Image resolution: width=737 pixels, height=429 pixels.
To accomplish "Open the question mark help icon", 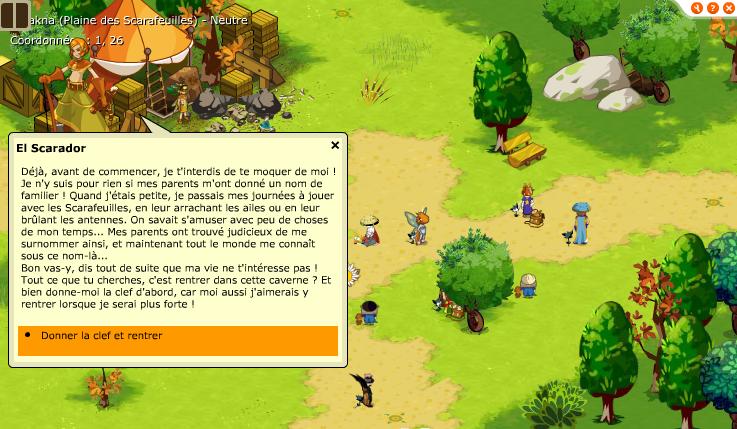I will [712, 7].
